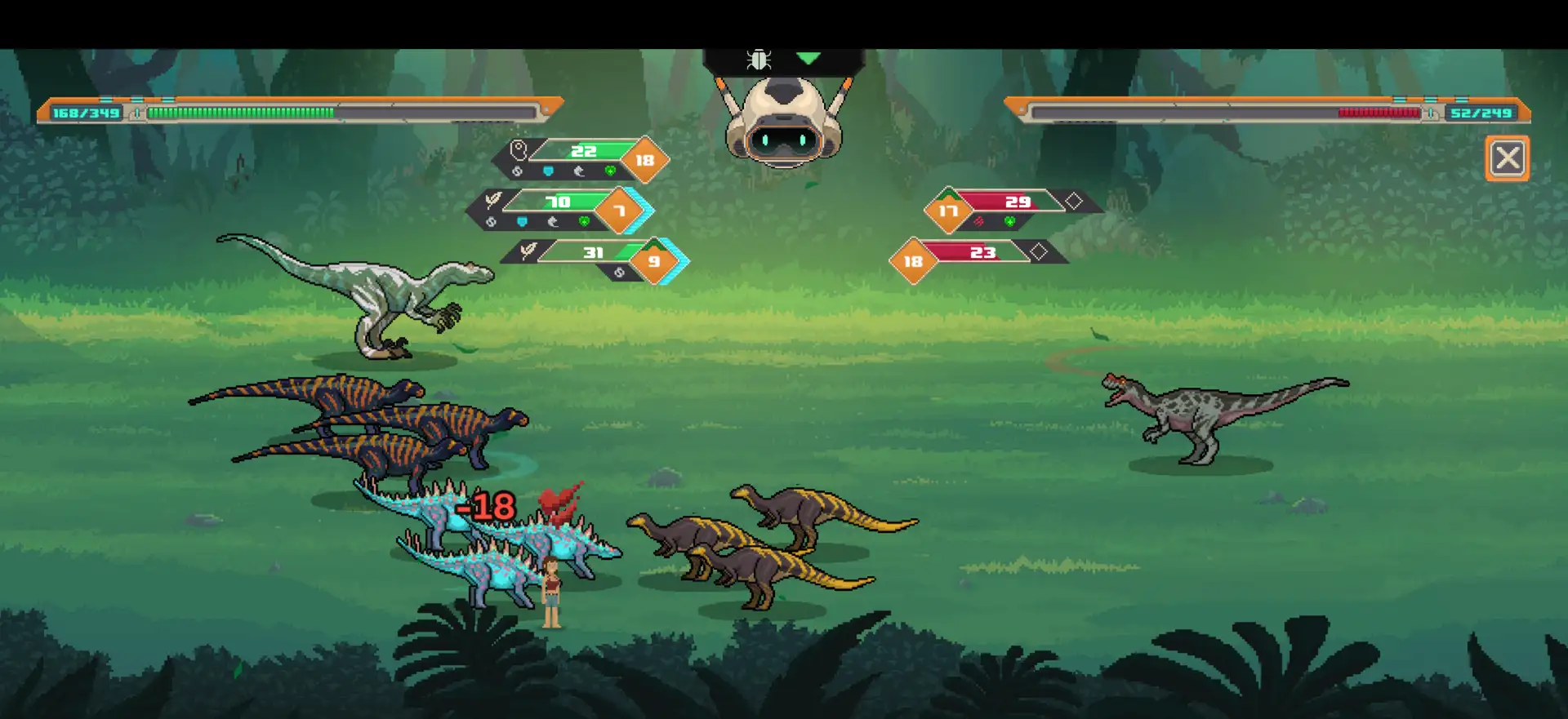Click the bug icon above the robot
The width and height of the screenshot is (1568, 719).
coord(759,60)
